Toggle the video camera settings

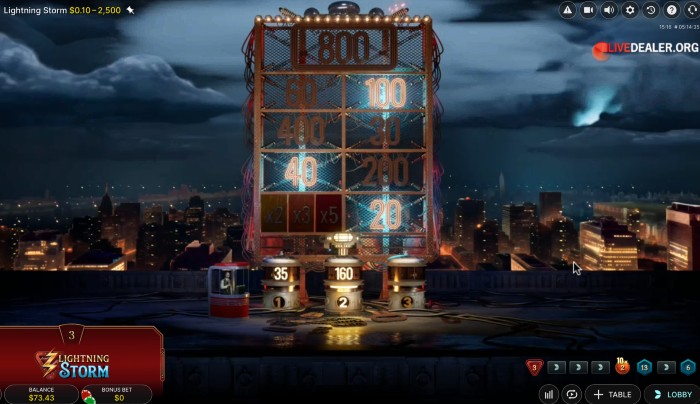tap(588, 10)
